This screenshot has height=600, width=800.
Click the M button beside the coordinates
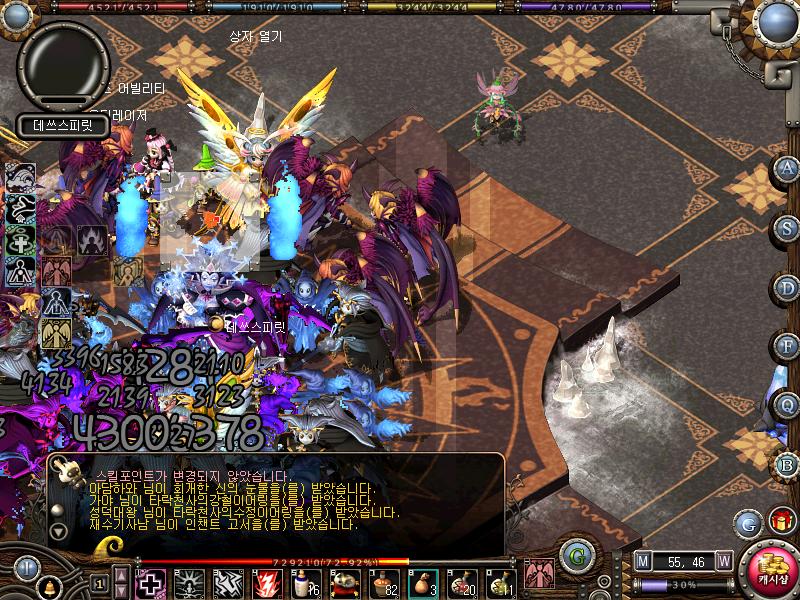642,561
